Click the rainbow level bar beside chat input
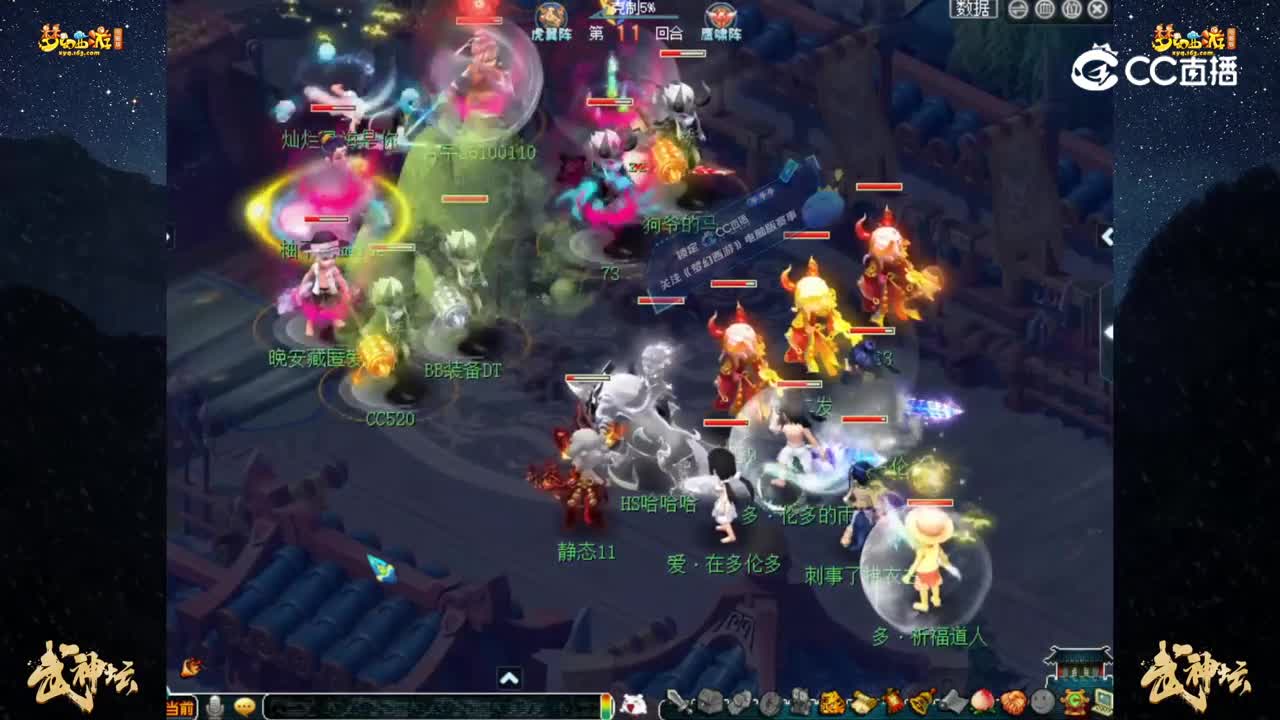 point(605,703)
